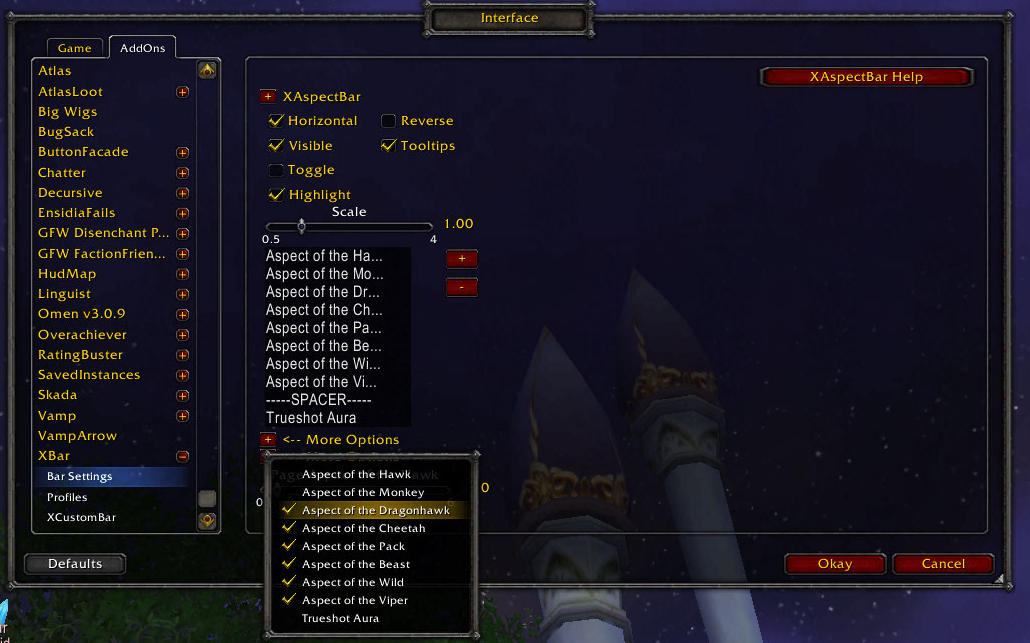Select Trueshot Aura in the aspect list
Screen dimensions: 1030x643
311,418
